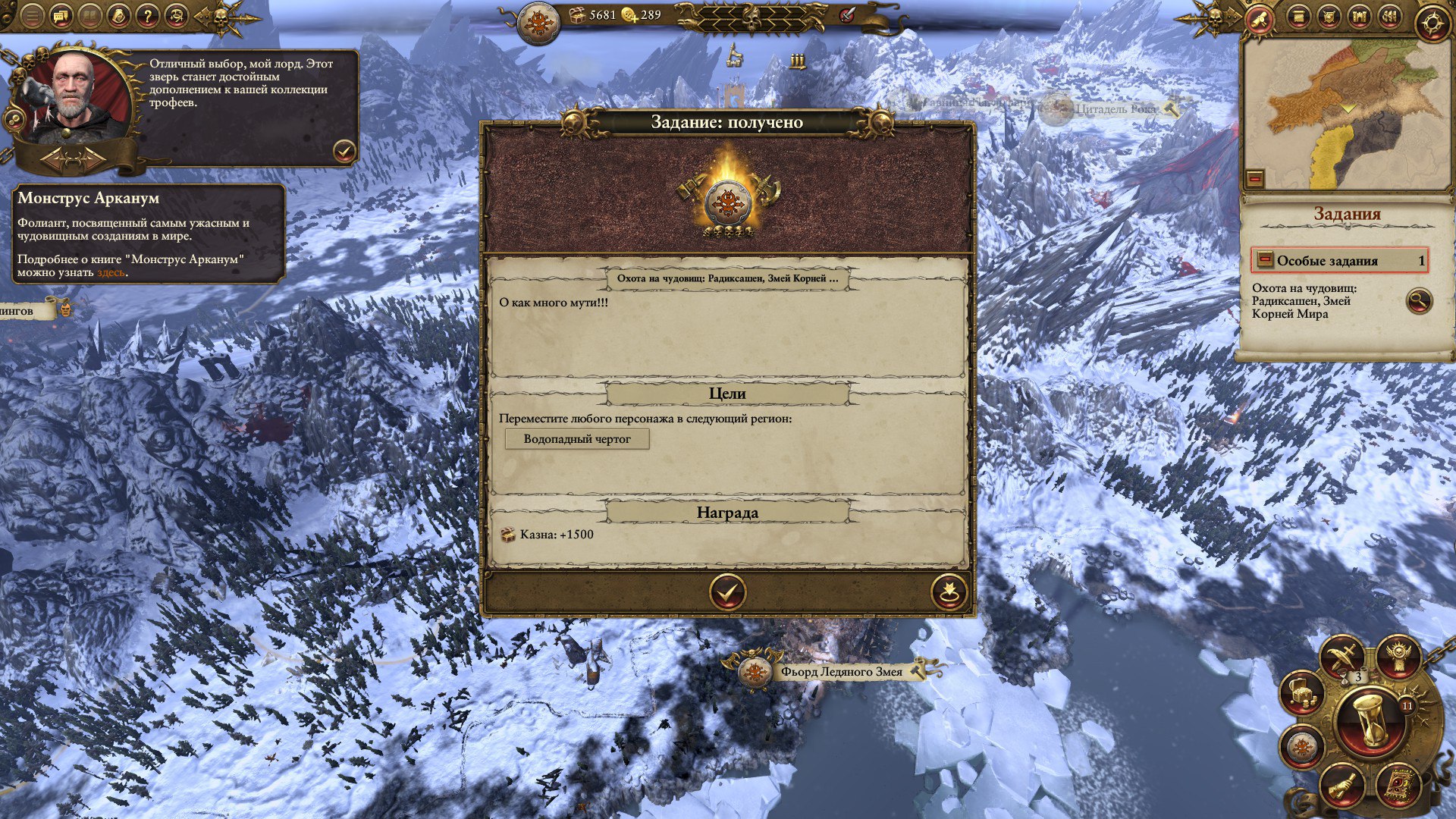Open the crossed sword and horn button
Screen dimensions: 1456x819
click(x=1343, y=655)
